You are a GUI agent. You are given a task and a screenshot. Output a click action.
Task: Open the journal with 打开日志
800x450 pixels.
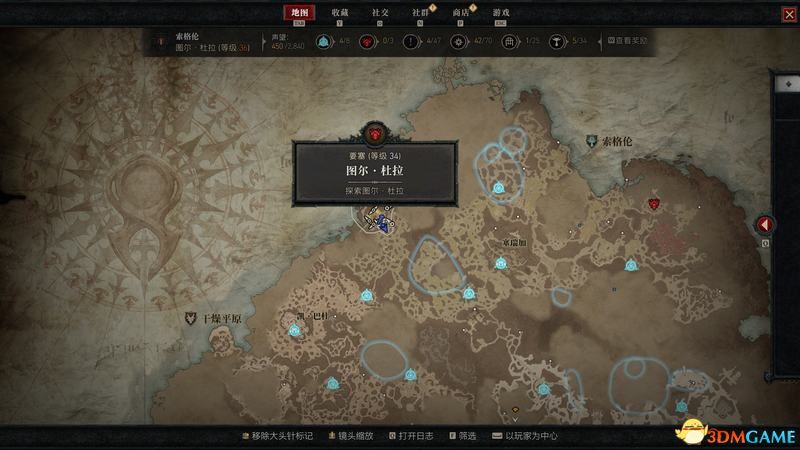pyautogui.click(x=412, y=436)
